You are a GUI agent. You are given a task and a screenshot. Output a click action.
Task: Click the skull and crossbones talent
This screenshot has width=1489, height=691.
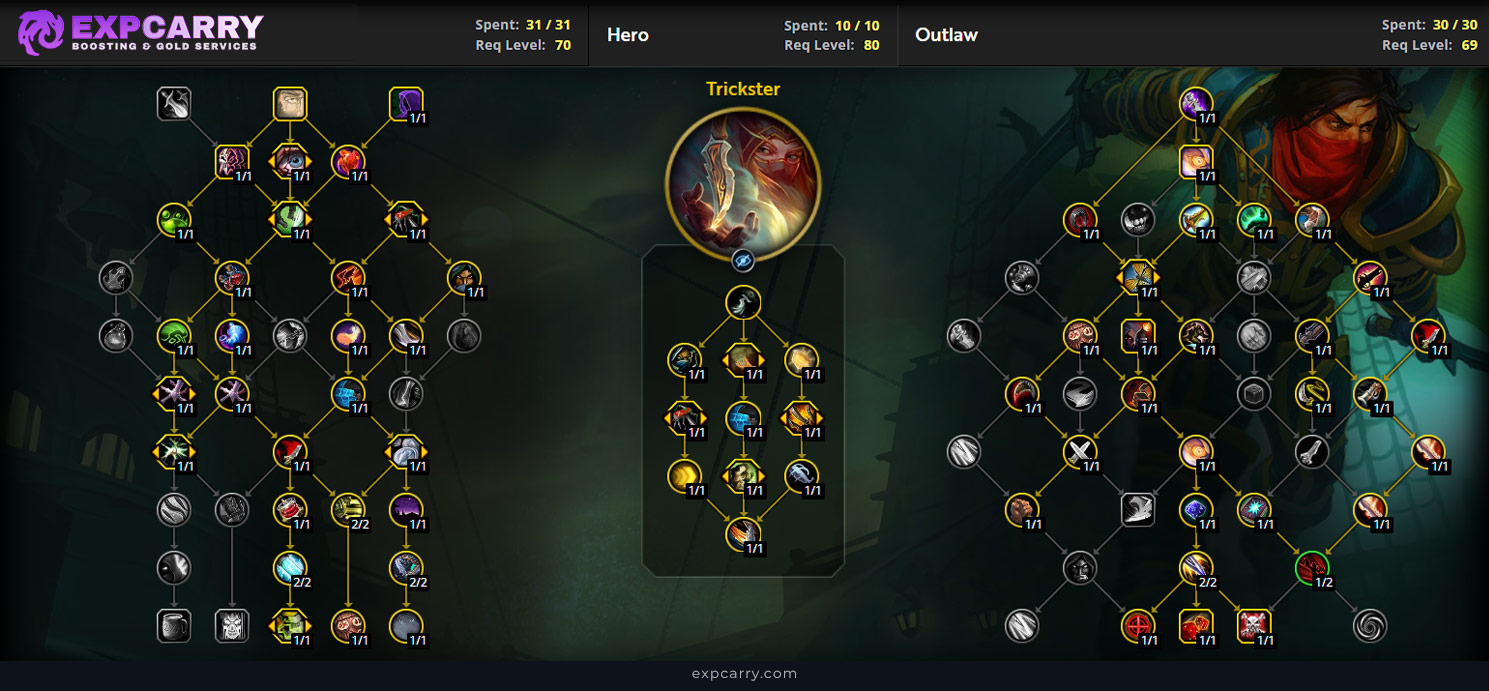click(x=1254, y=626)
